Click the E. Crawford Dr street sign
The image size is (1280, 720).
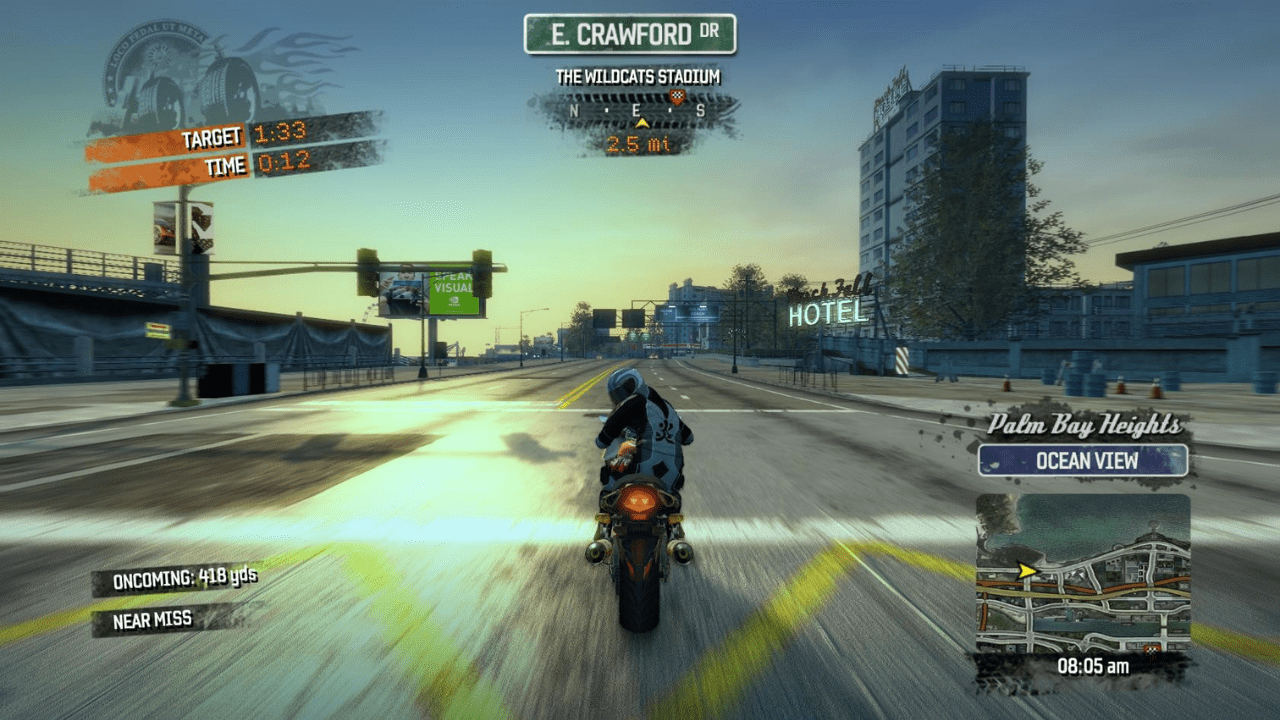pos(630,35)
